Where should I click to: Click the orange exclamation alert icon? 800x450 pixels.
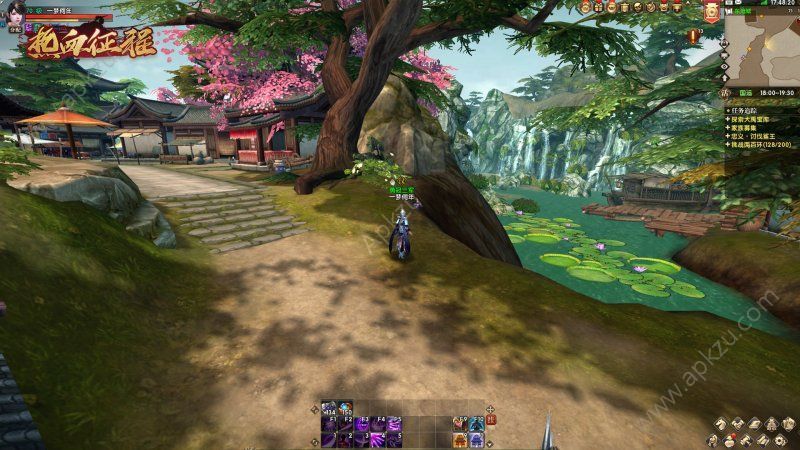tap(693, 35)
